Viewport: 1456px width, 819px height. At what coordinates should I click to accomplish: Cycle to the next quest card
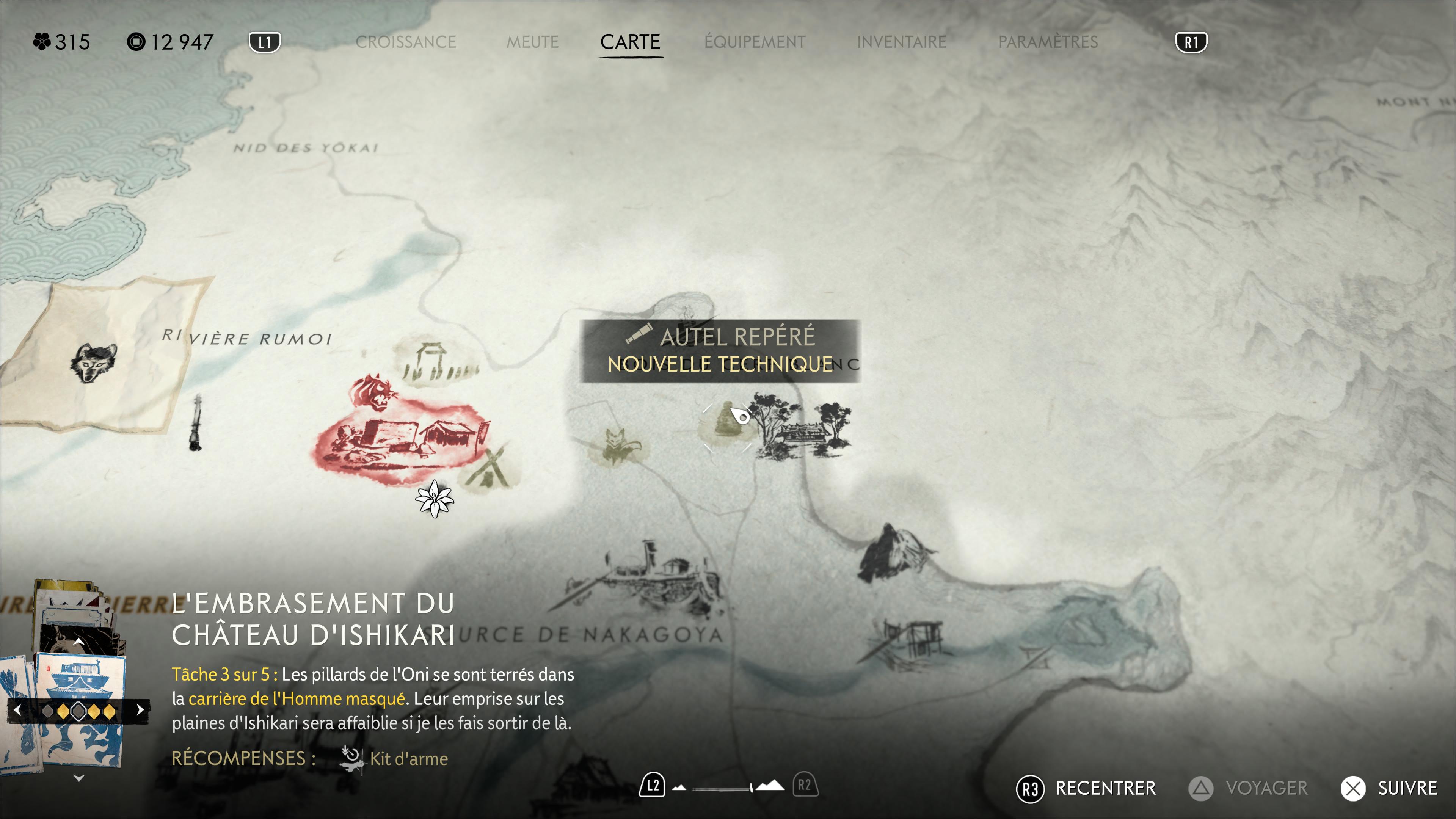pyautogui.click(x=140, y=710)
